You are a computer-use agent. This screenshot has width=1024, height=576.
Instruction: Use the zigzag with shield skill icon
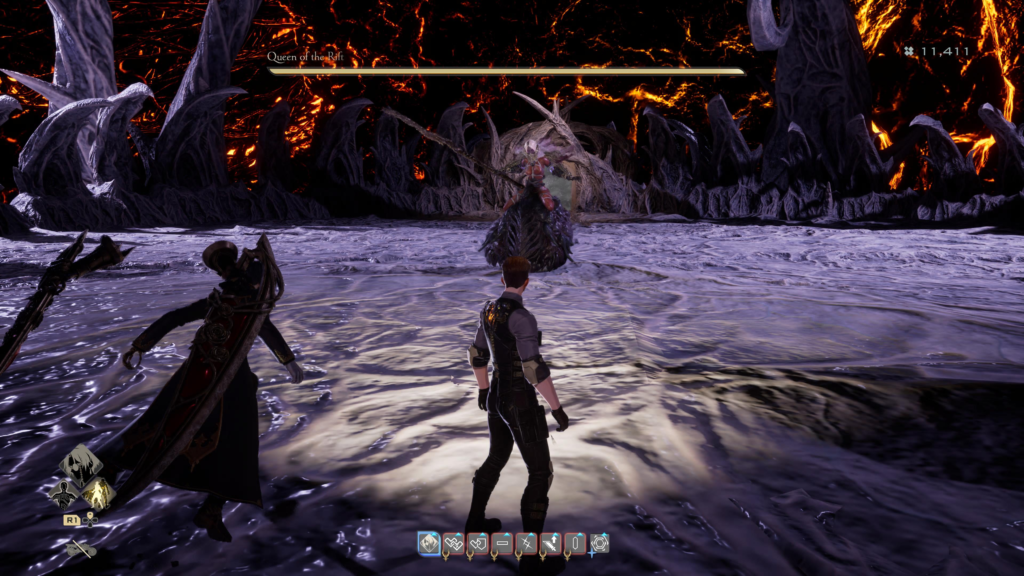[478, 543]
